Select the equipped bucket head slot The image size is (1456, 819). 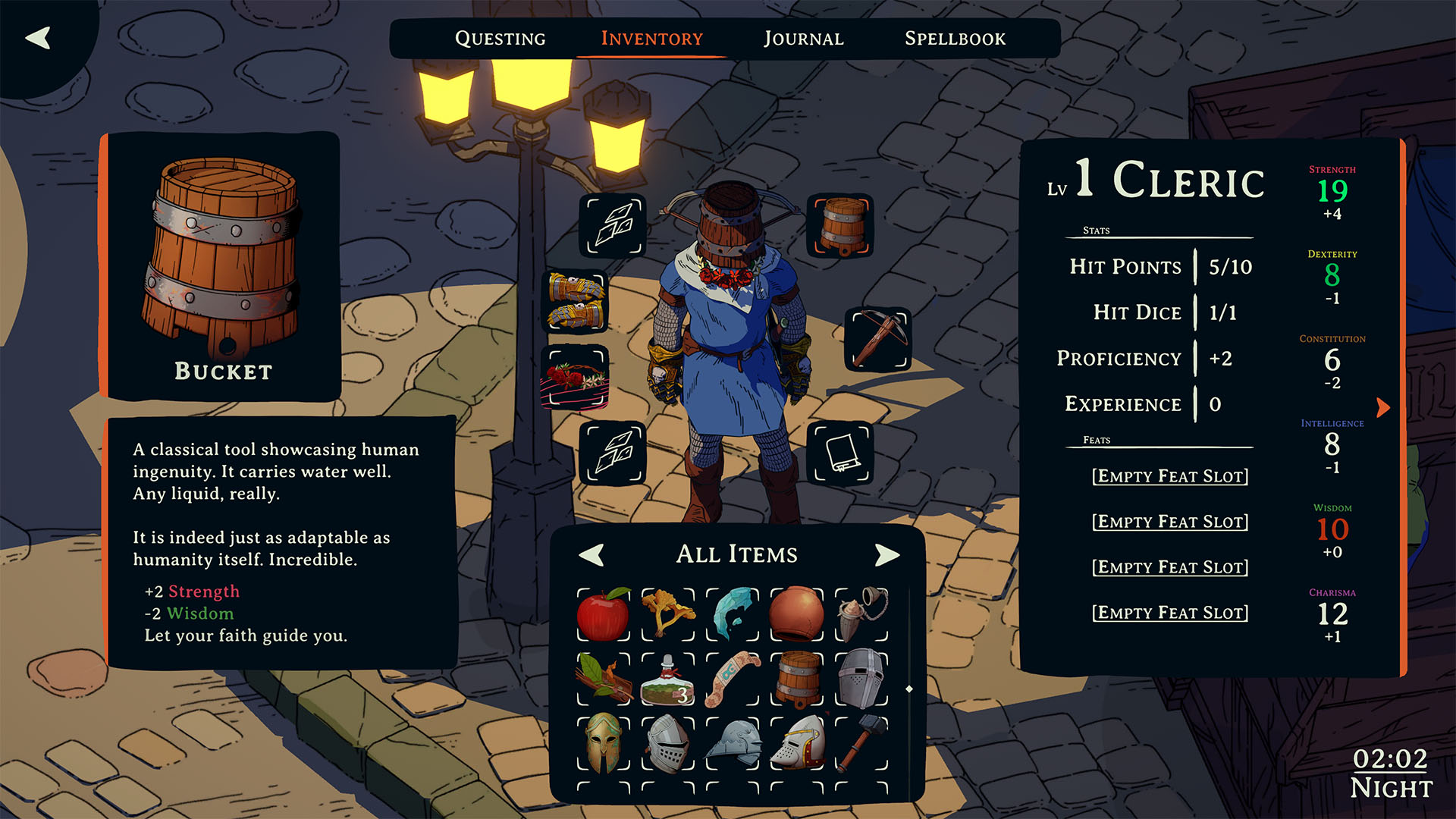pos(840,225)
